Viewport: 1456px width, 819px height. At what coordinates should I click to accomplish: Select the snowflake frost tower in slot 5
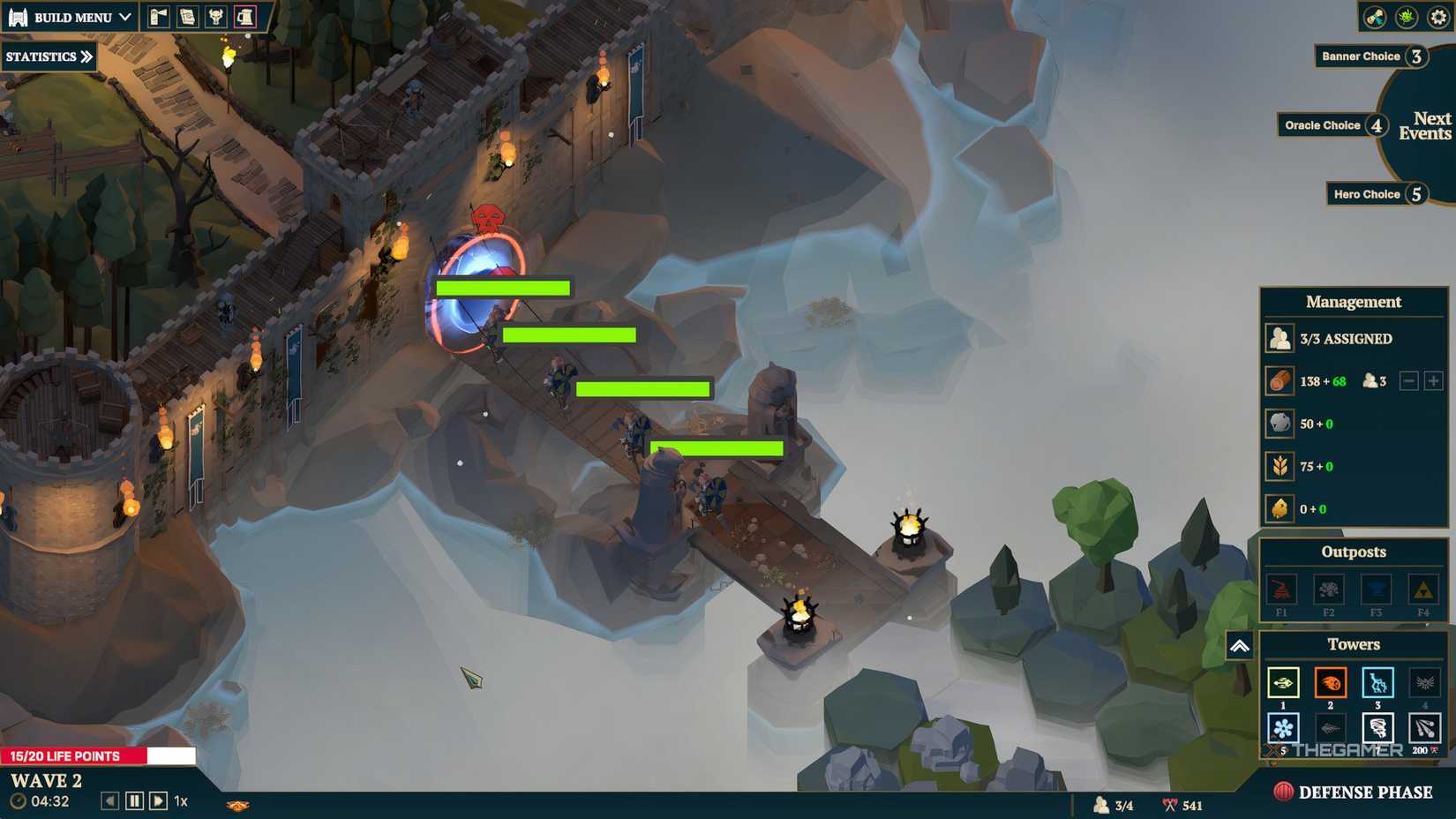point(1282,728)
